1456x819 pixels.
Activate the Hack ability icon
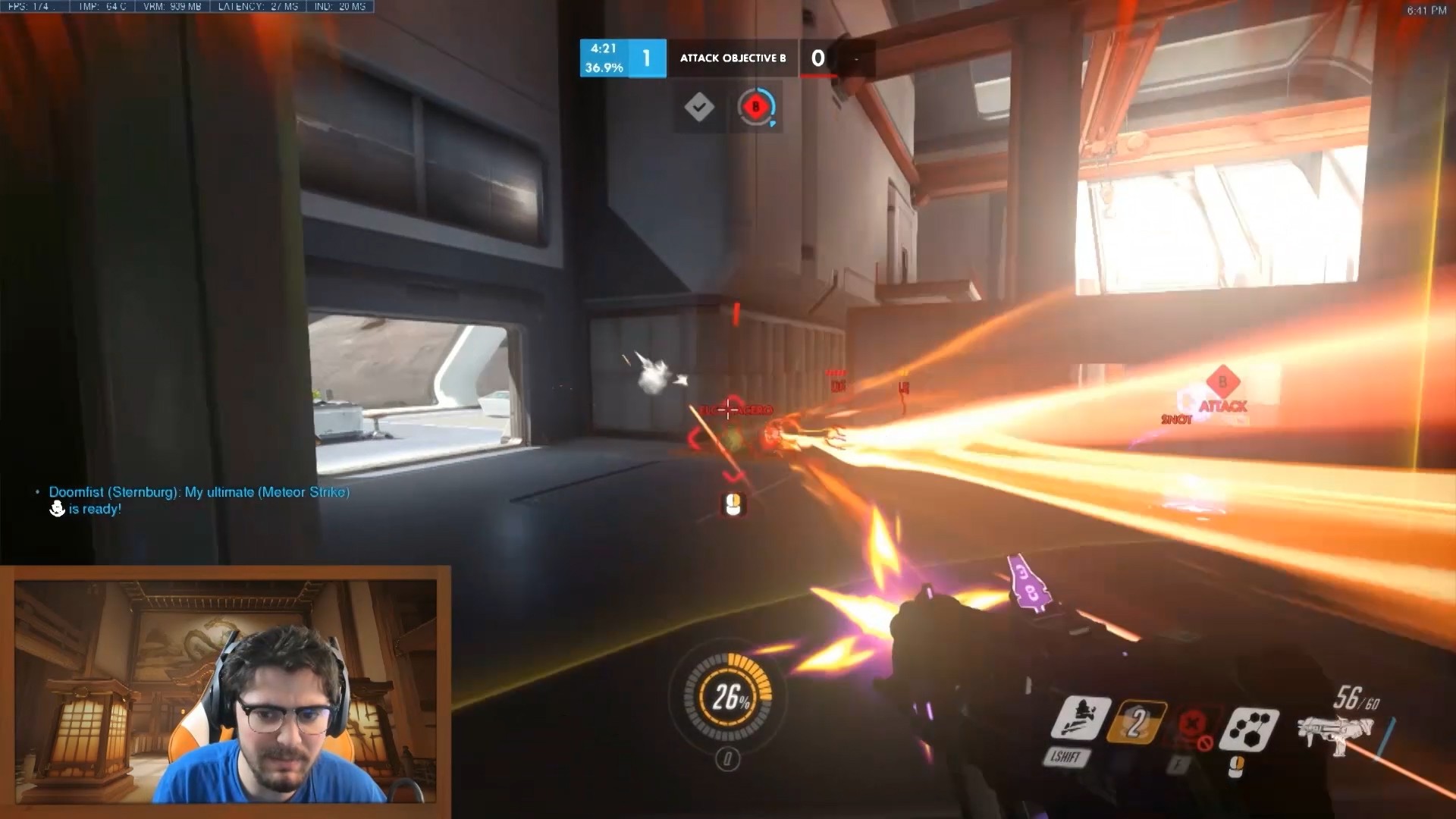coord(1248,729)
